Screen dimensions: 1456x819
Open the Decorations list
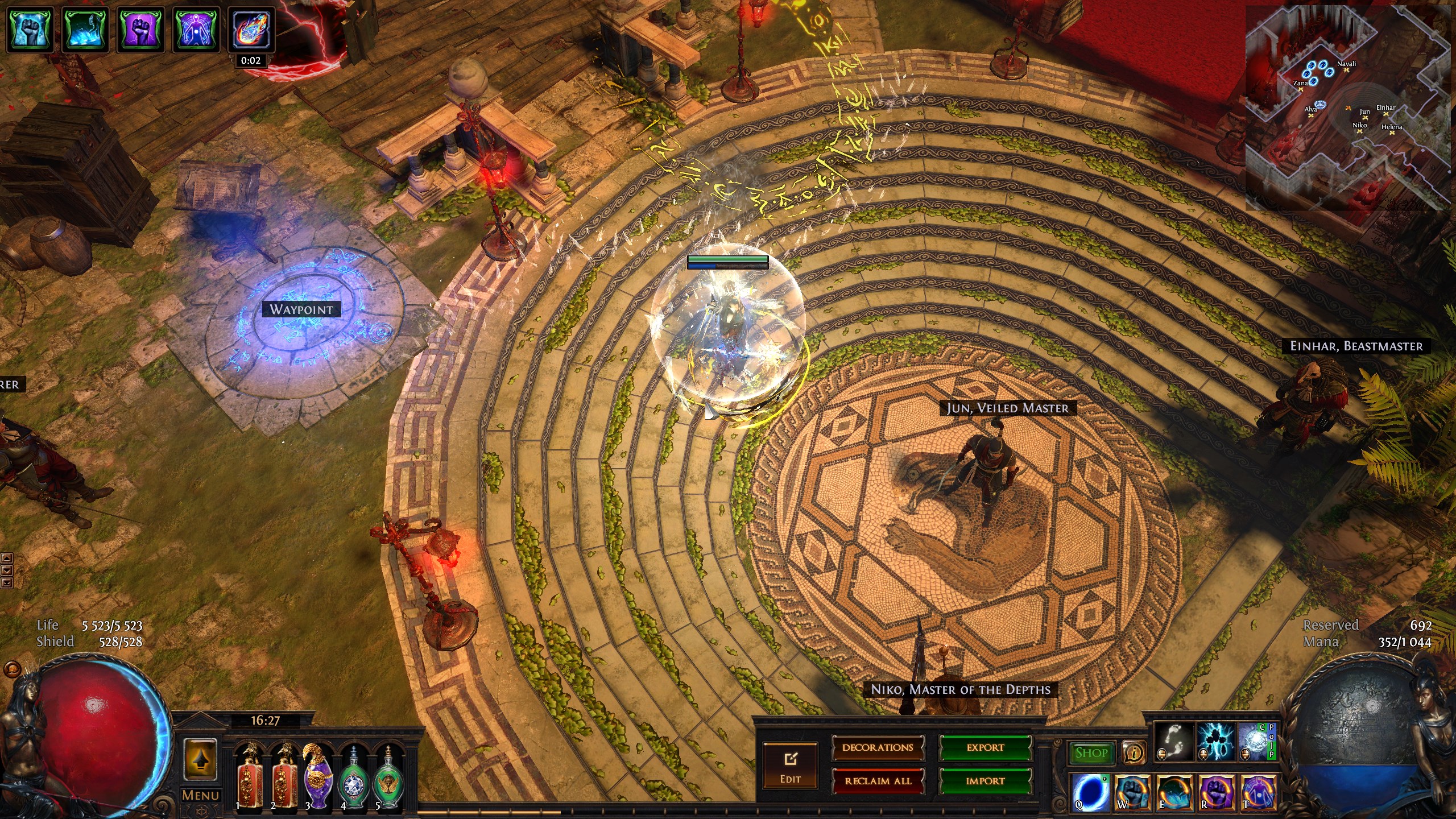[878, 748]
